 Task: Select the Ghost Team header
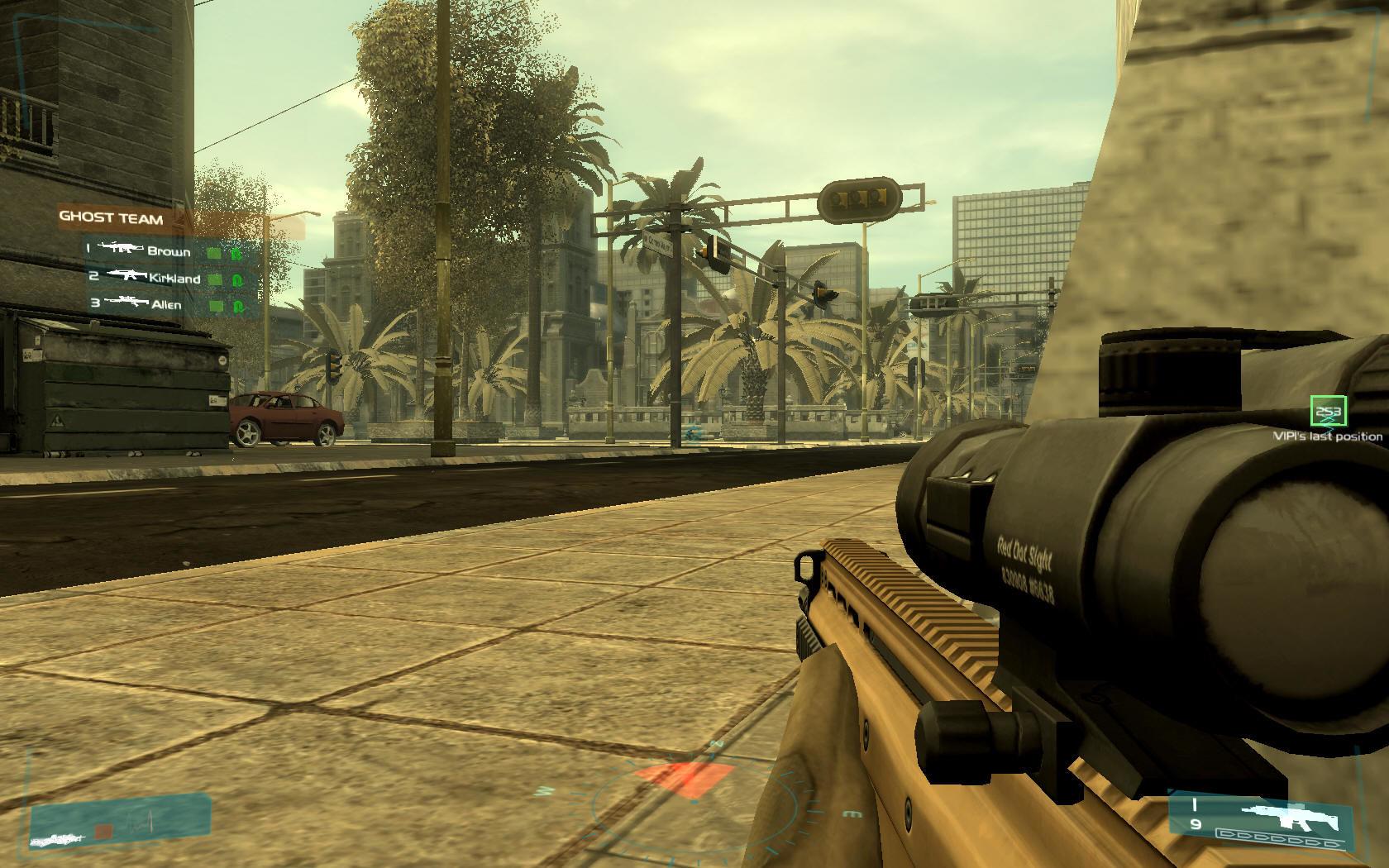(111, 219)
